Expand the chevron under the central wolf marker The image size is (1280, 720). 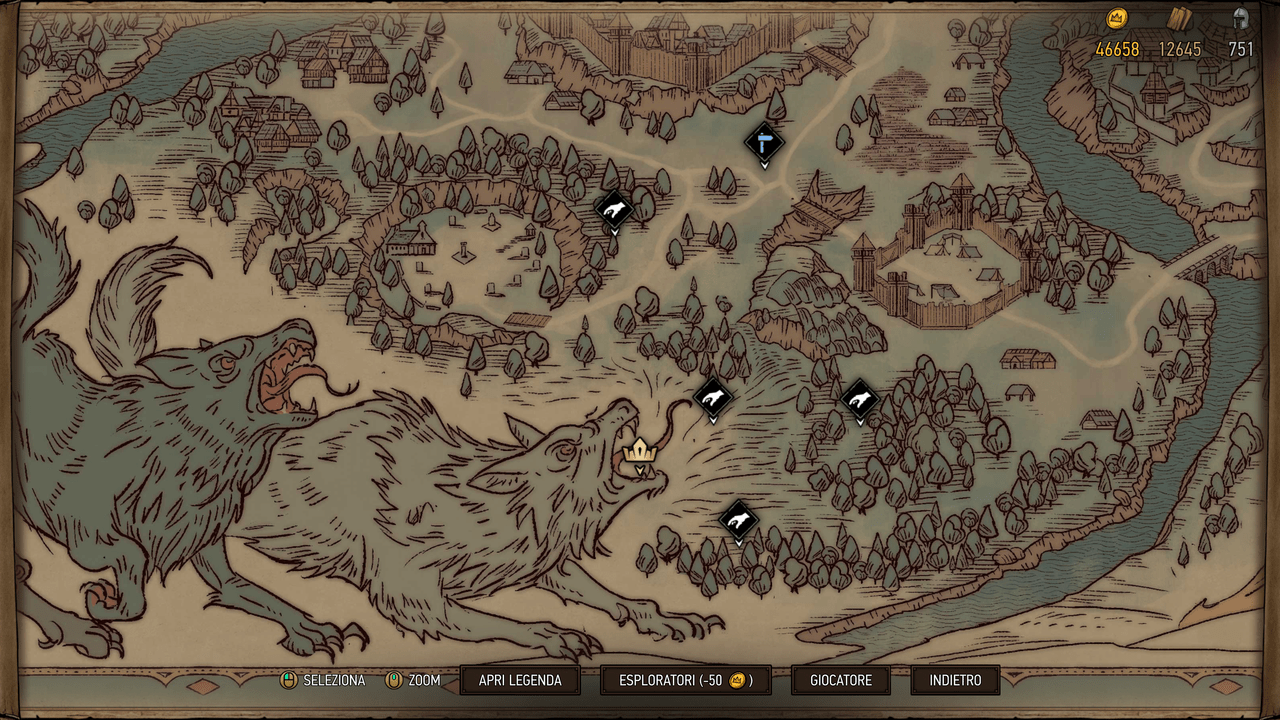coord(712,420)
